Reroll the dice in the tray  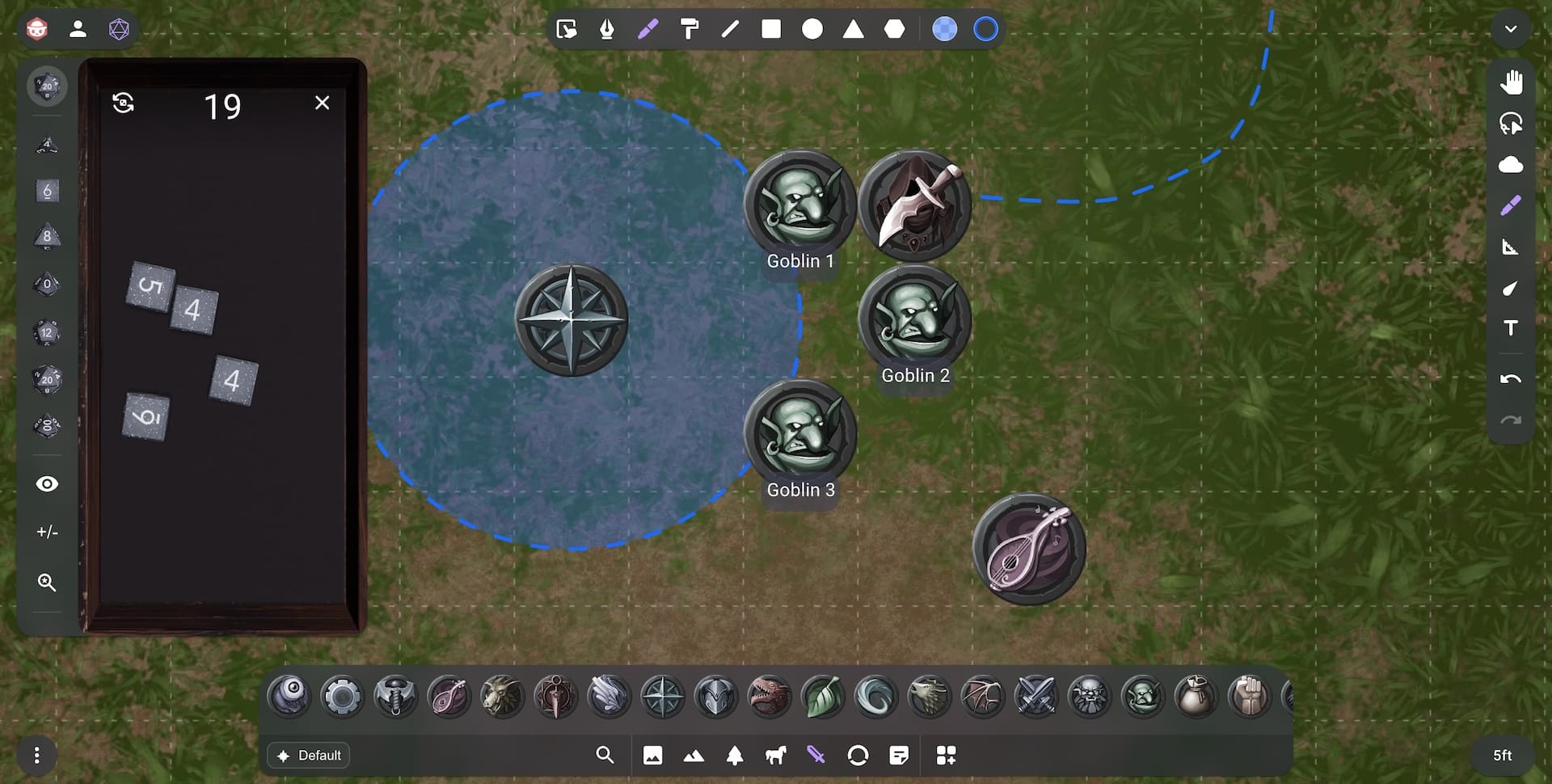coord(124,103)
